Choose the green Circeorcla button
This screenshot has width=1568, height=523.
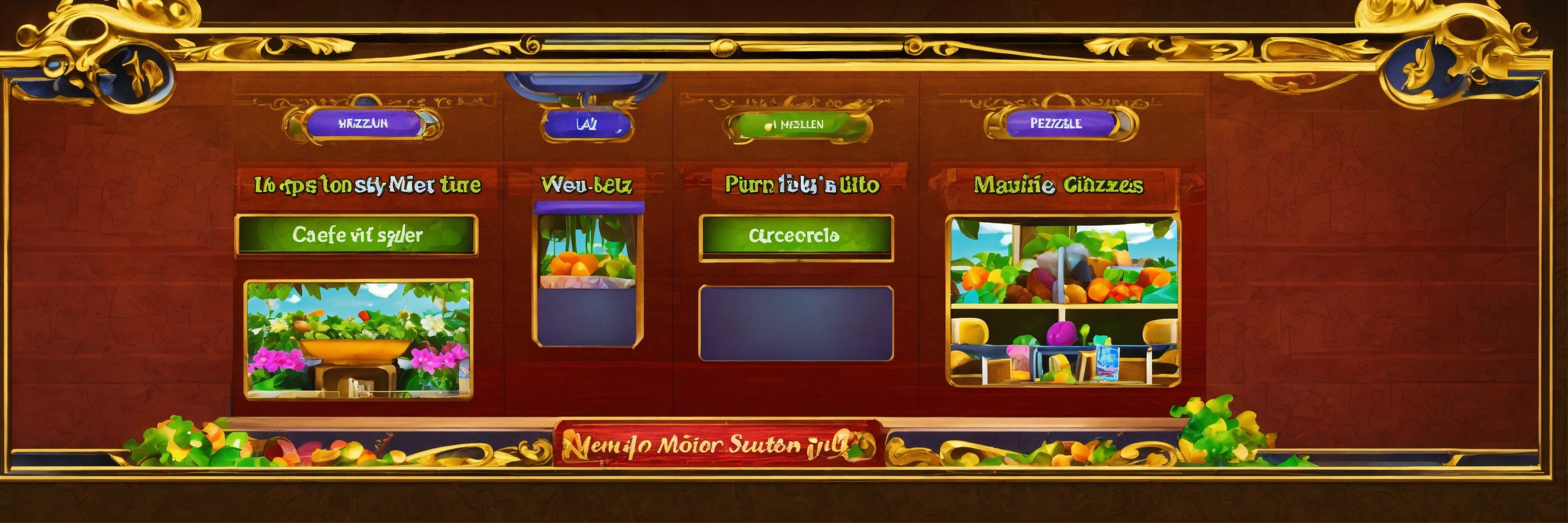(x=795, y=236)
